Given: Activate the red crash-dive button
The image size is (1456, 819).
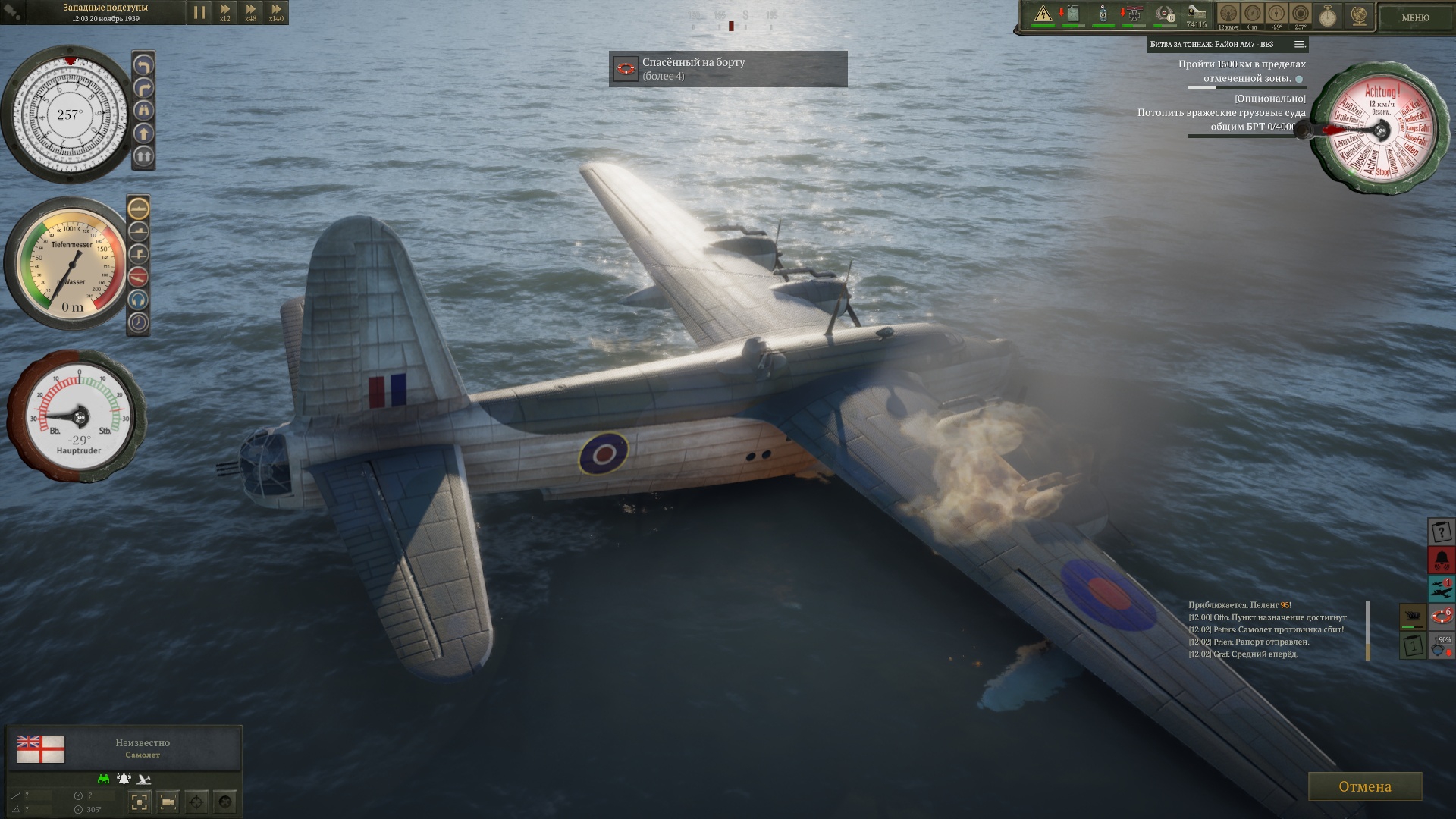Looking at the screenshot, I should click(x=138, y=277).
